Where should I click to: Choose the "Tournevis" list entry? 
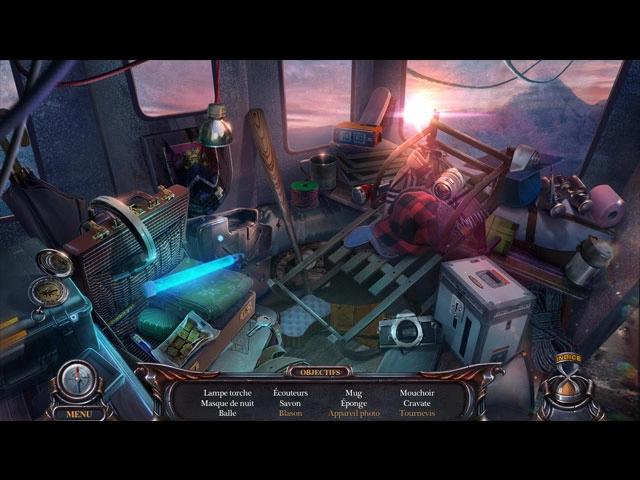click(417, 413)
